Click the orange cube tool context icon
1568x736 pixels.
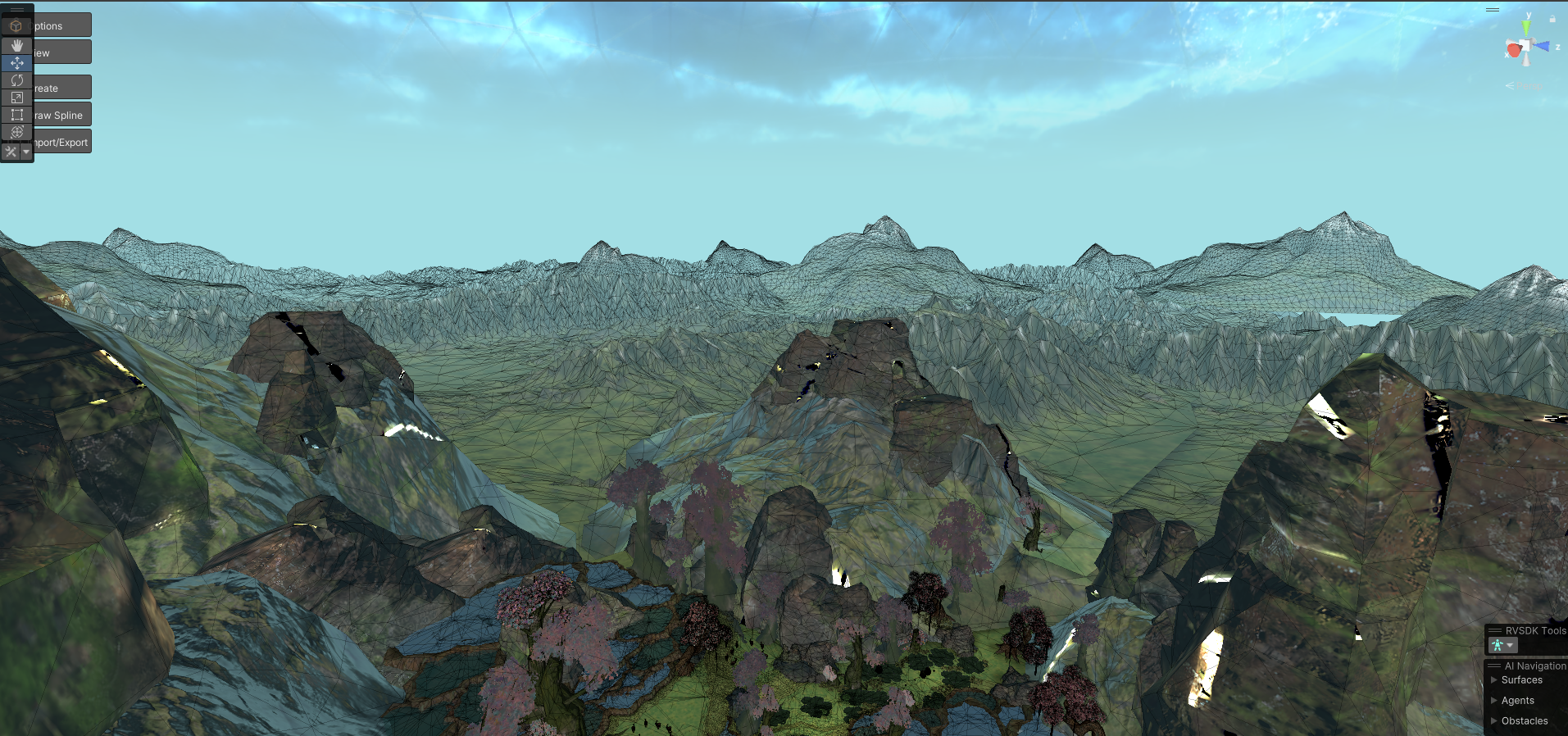point(16,26)
